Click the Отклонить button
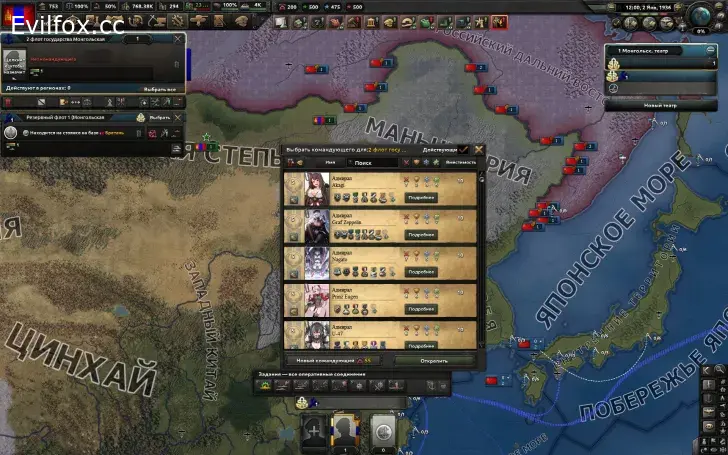This screenshot has height=455, width=728. point(435,359)
